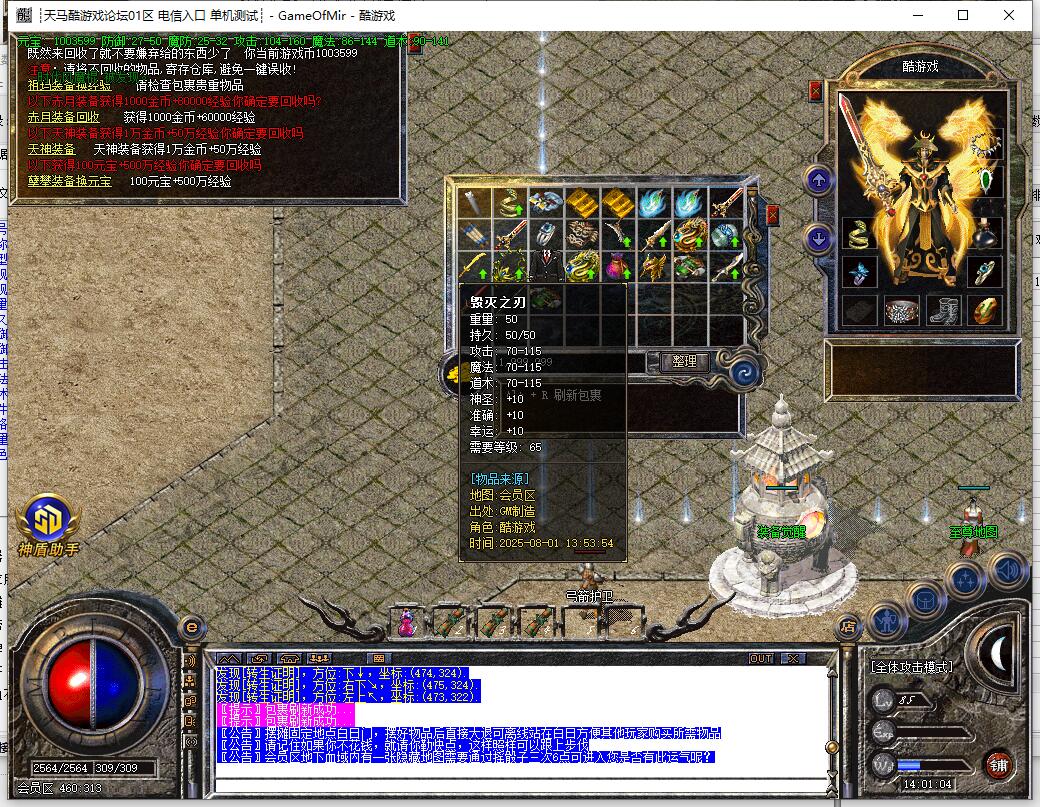Click the equipped boots slot

(x=941, y=311)
